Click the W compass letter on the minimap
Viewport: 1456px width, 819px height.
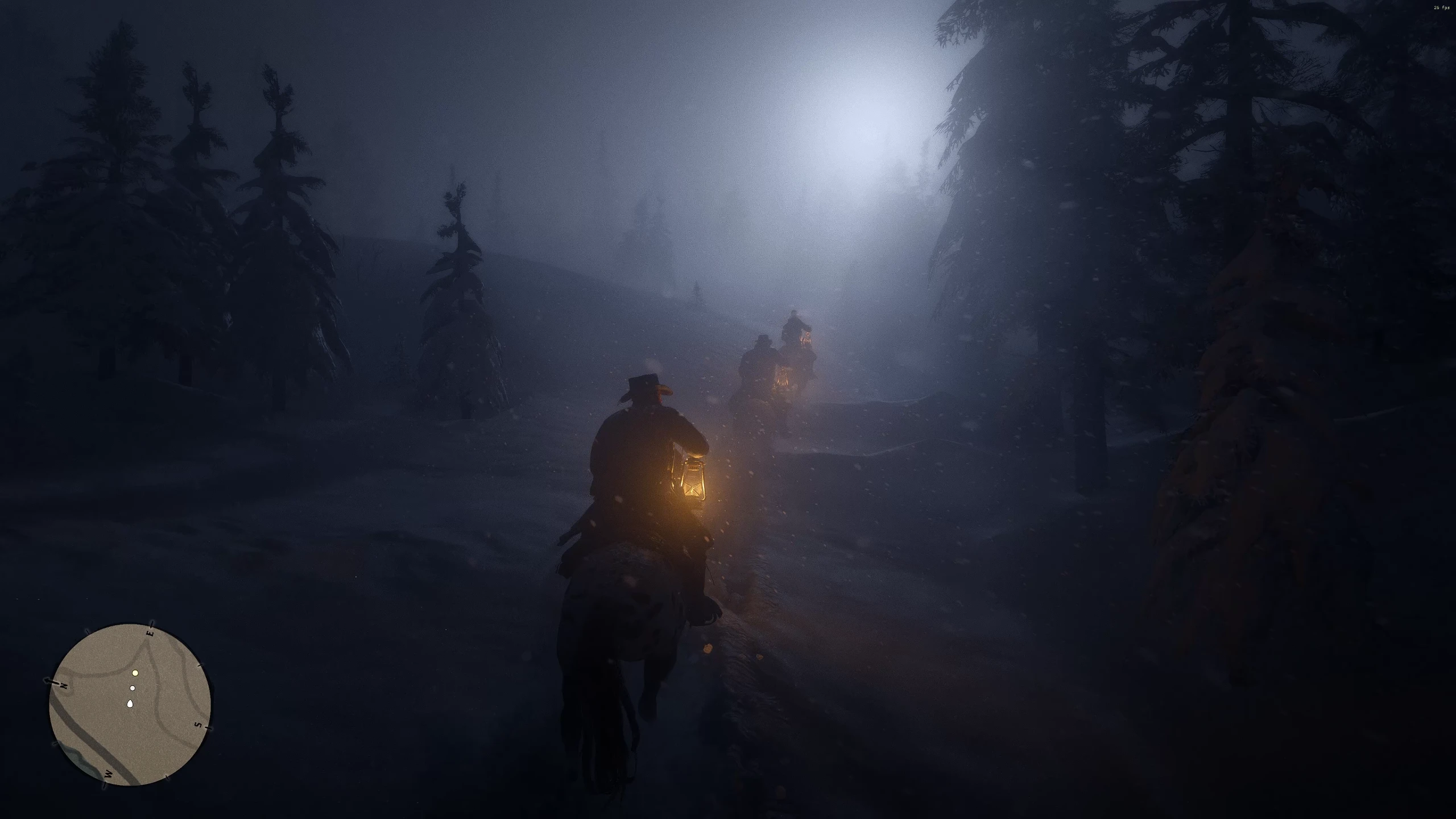click(x=108, y=774)
